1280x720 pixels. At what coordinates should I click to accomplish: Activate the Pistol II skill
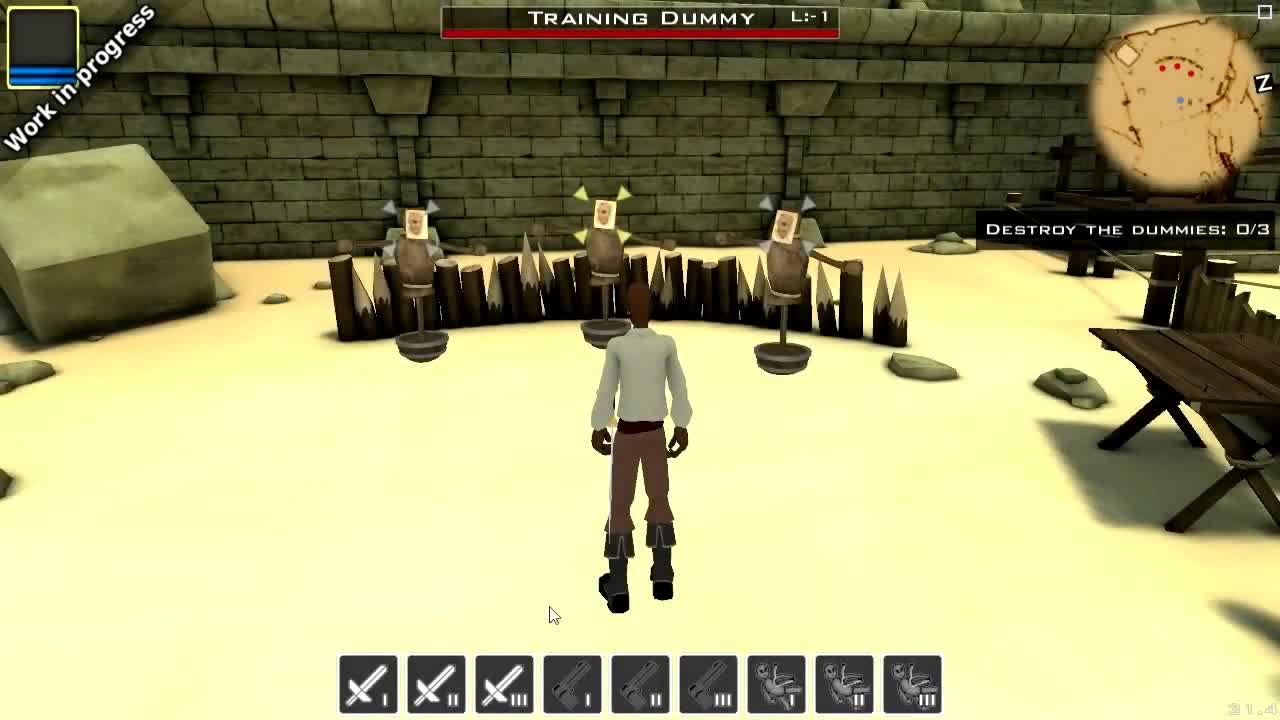(642, 685)
